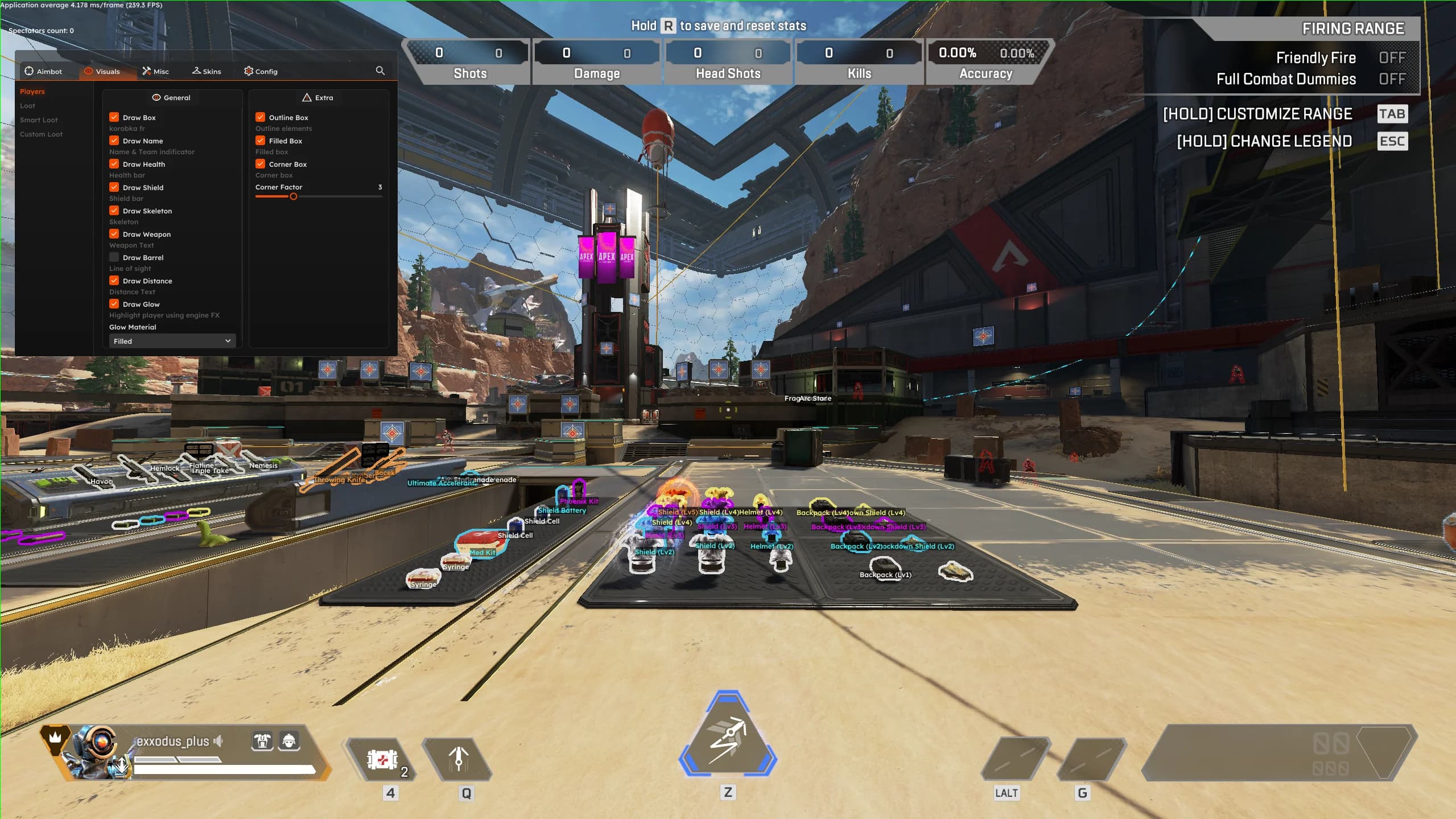Click the med kit icon above key 4
Viewport: 1456px width, 819px height.
(x=382, y=759)
